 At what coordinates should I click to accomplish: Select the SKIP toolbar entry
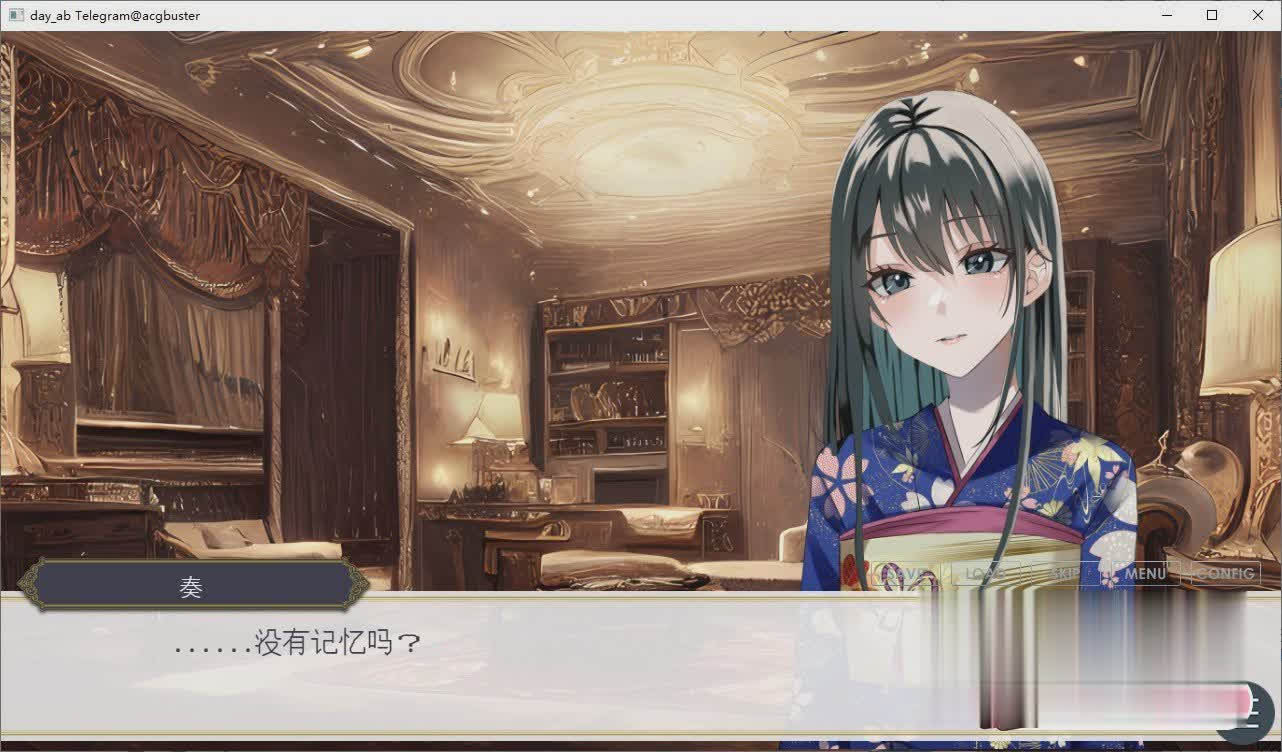point(1065,574)
